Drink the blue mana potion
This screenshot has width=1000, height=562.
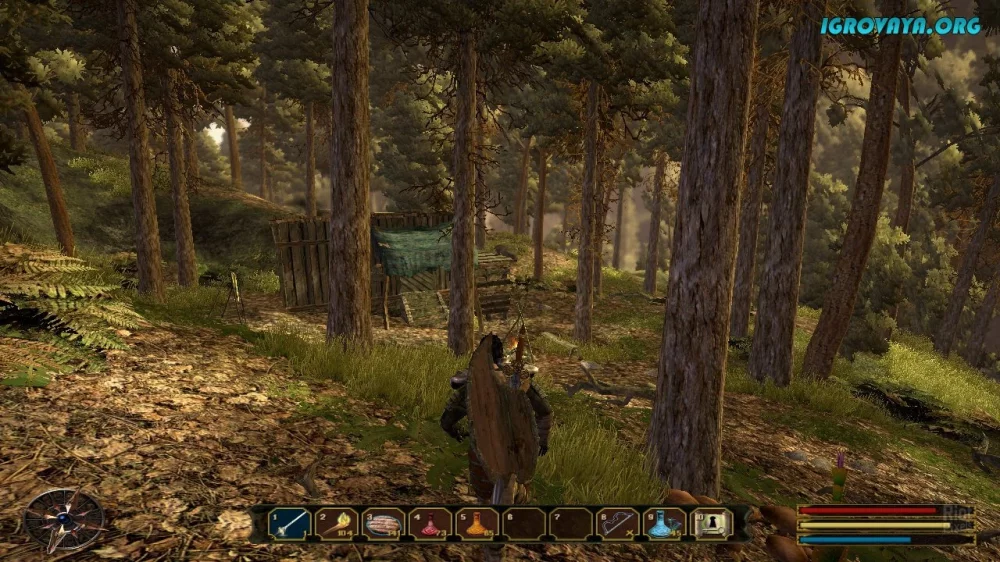coord(665,523)
